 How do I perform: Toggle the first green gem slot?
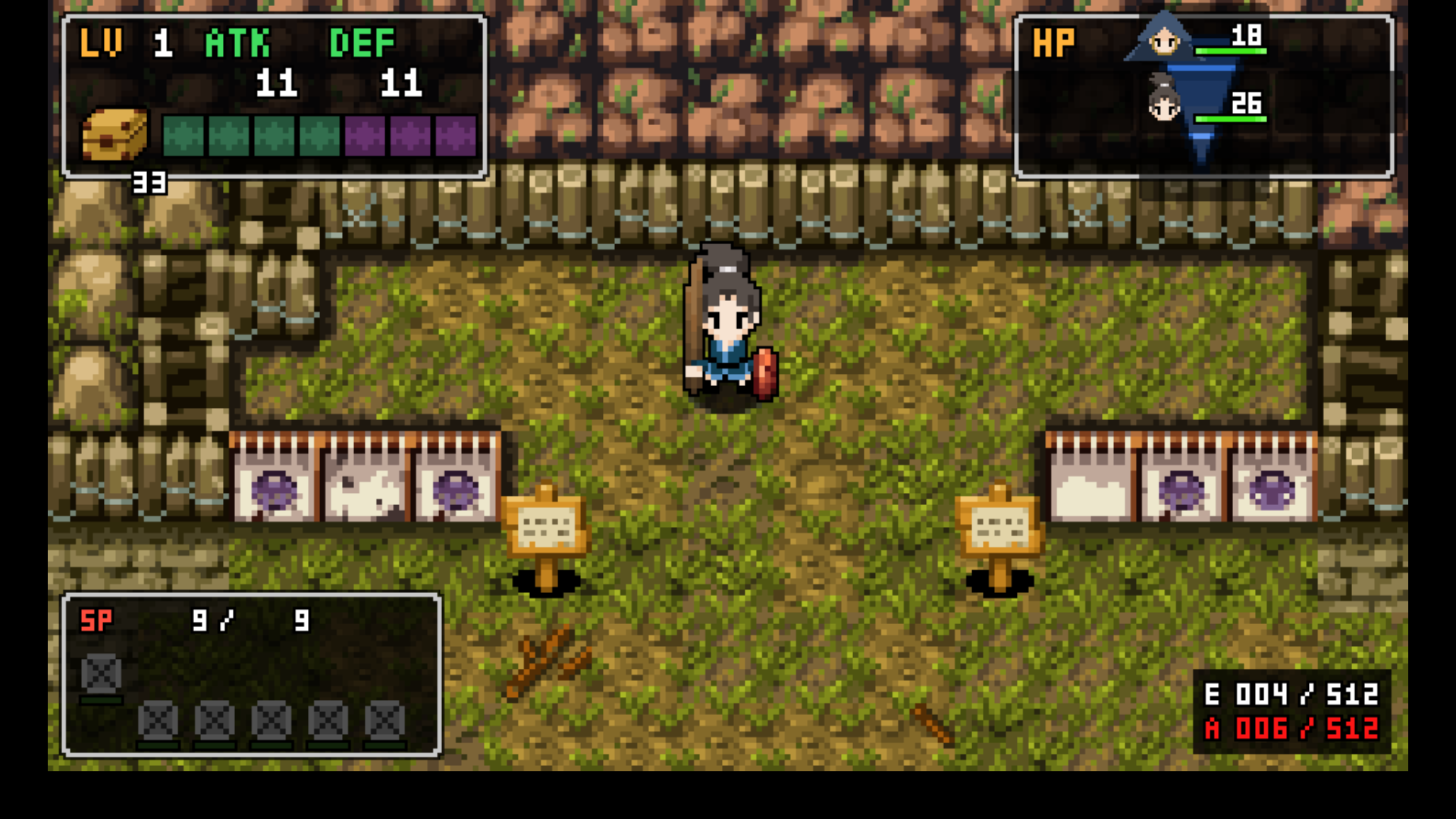pyautogui.click(x=184, y=136)
